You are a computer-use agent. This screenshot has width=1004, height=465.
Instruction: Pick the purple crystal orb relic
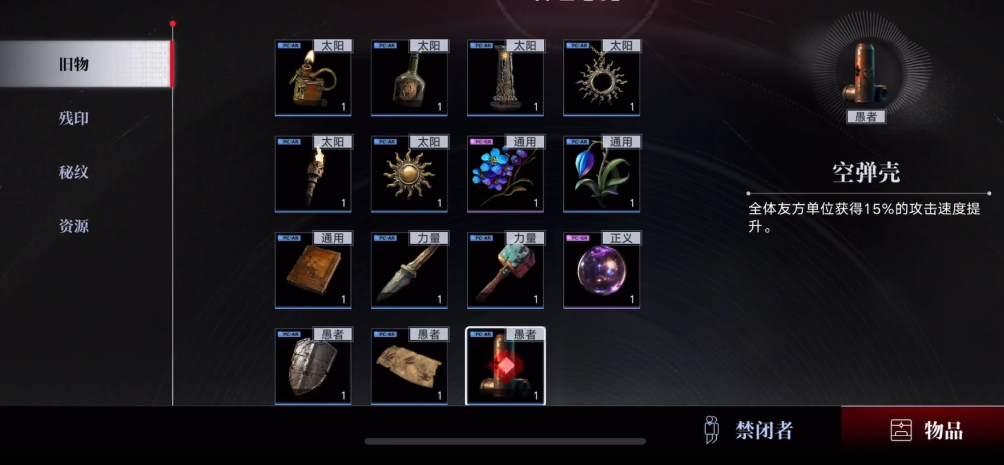coord(601,272)
